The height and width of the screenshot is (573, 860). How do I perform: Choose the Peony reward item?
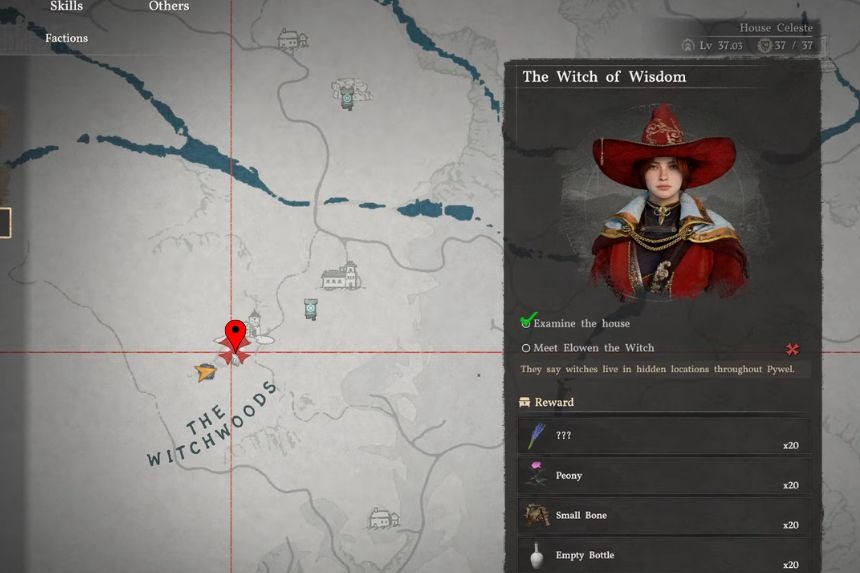pos(665,476)
